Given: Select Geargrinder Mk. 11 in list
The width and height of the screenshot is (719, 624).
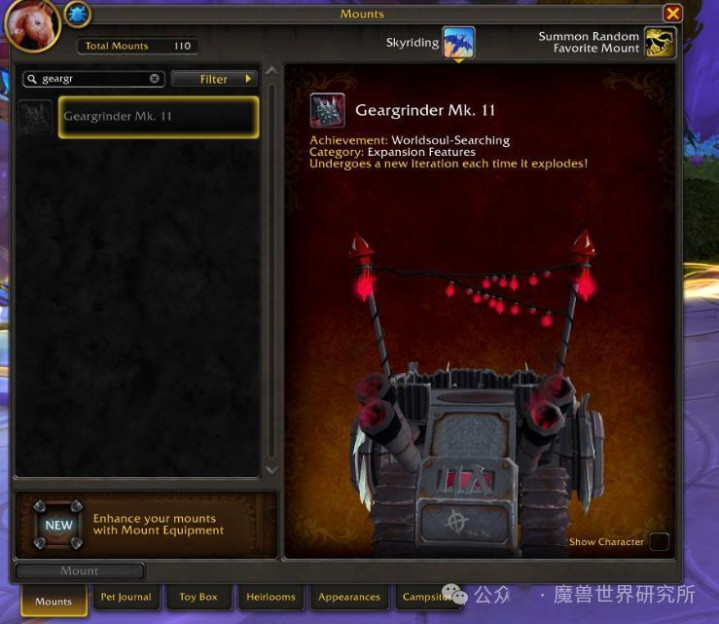Looking at the screenshot, I should 158,117.
